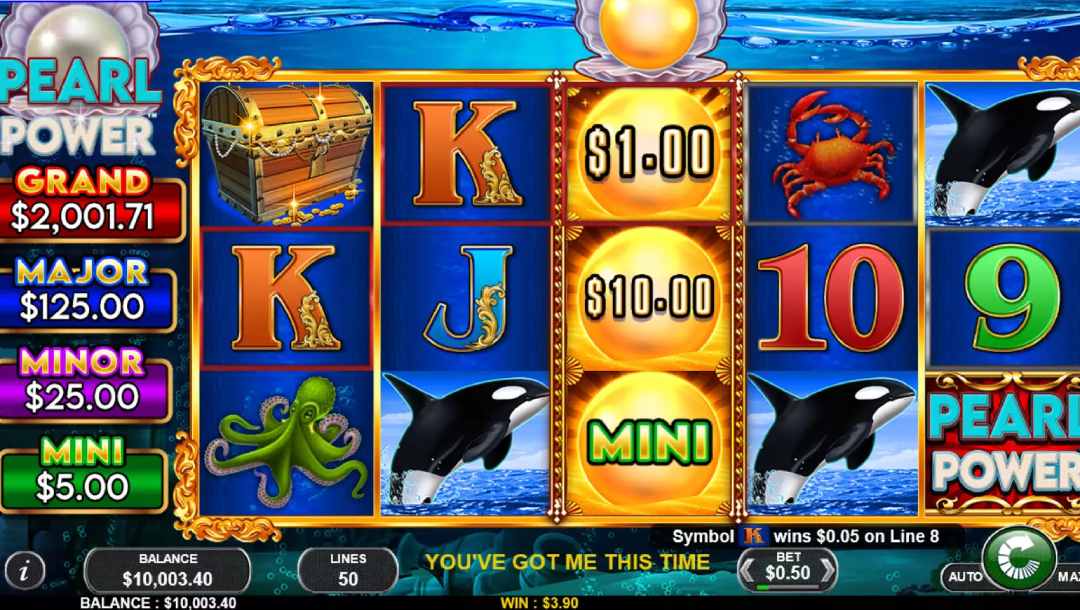Increase bet with the right arrow
The image size is (1080, 610).
click(826, 572)
